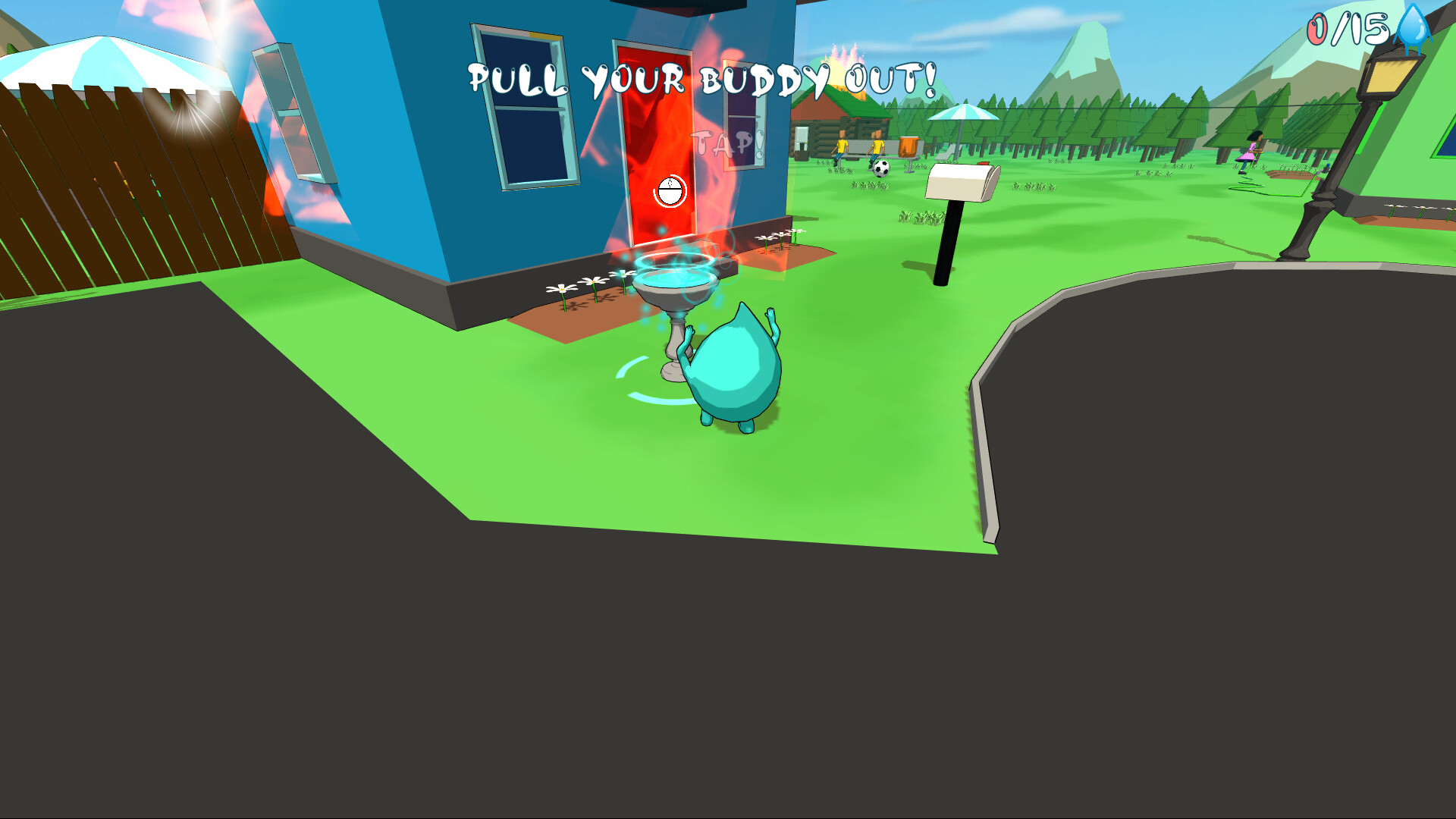Click the white mailbox on the post
Screen dimensions: 1456x819
[x=959, y=182]
